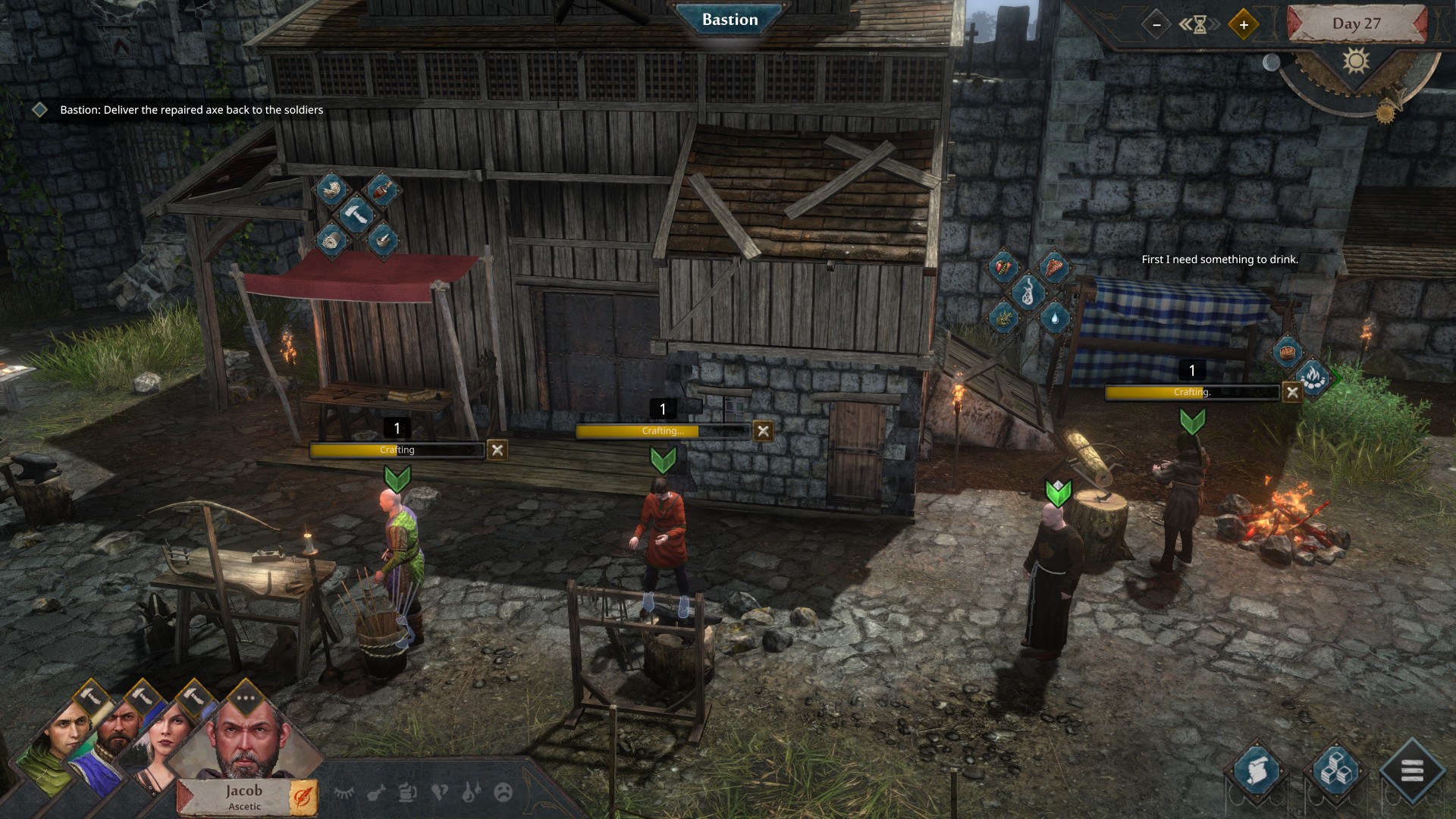The height and width of the screenshot is (819, 1456).
Task: Cancel the campfire crafting task
Action: point(1292,392)
